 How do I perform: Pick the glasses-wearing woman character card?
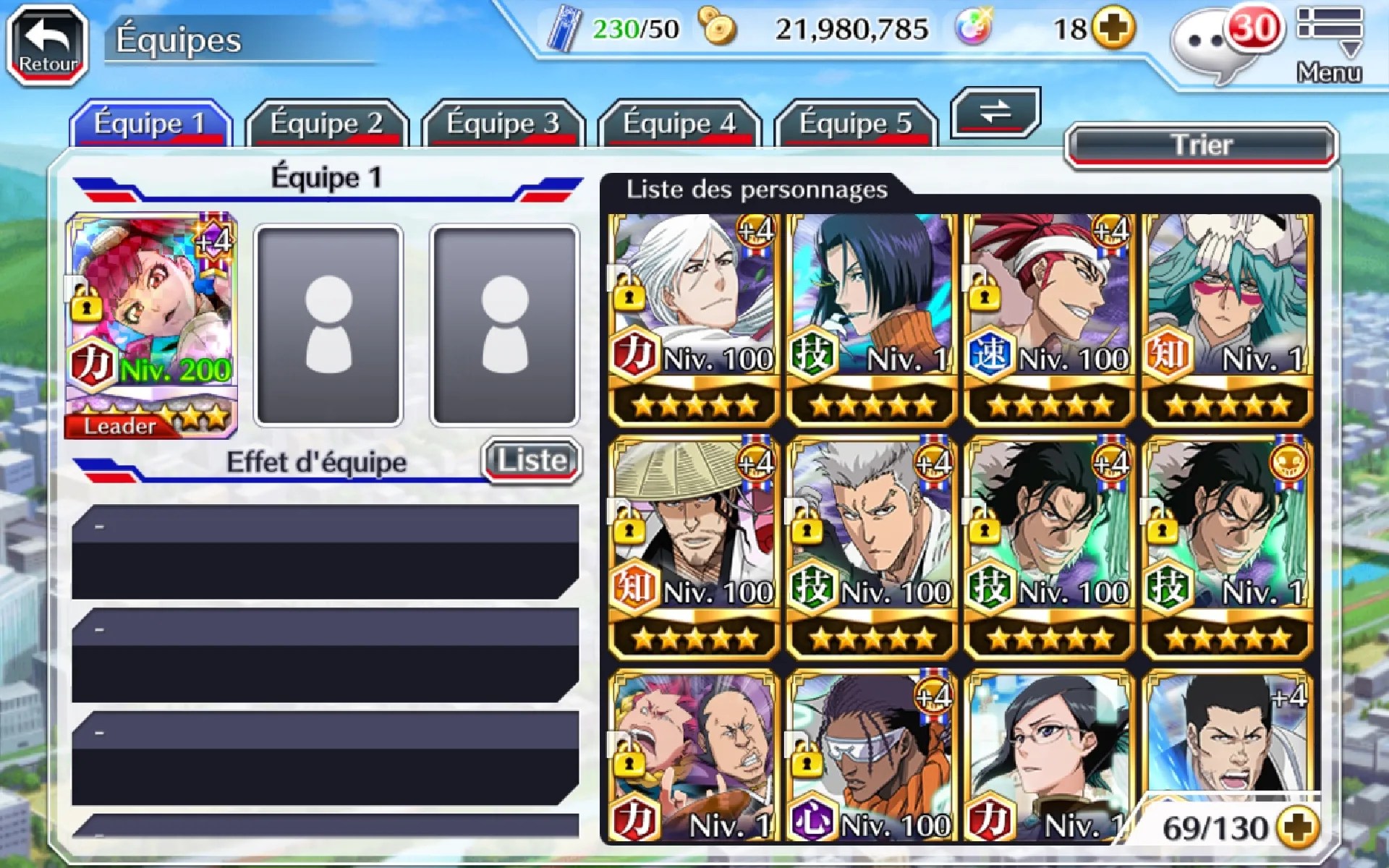[x=1049, y=756]
